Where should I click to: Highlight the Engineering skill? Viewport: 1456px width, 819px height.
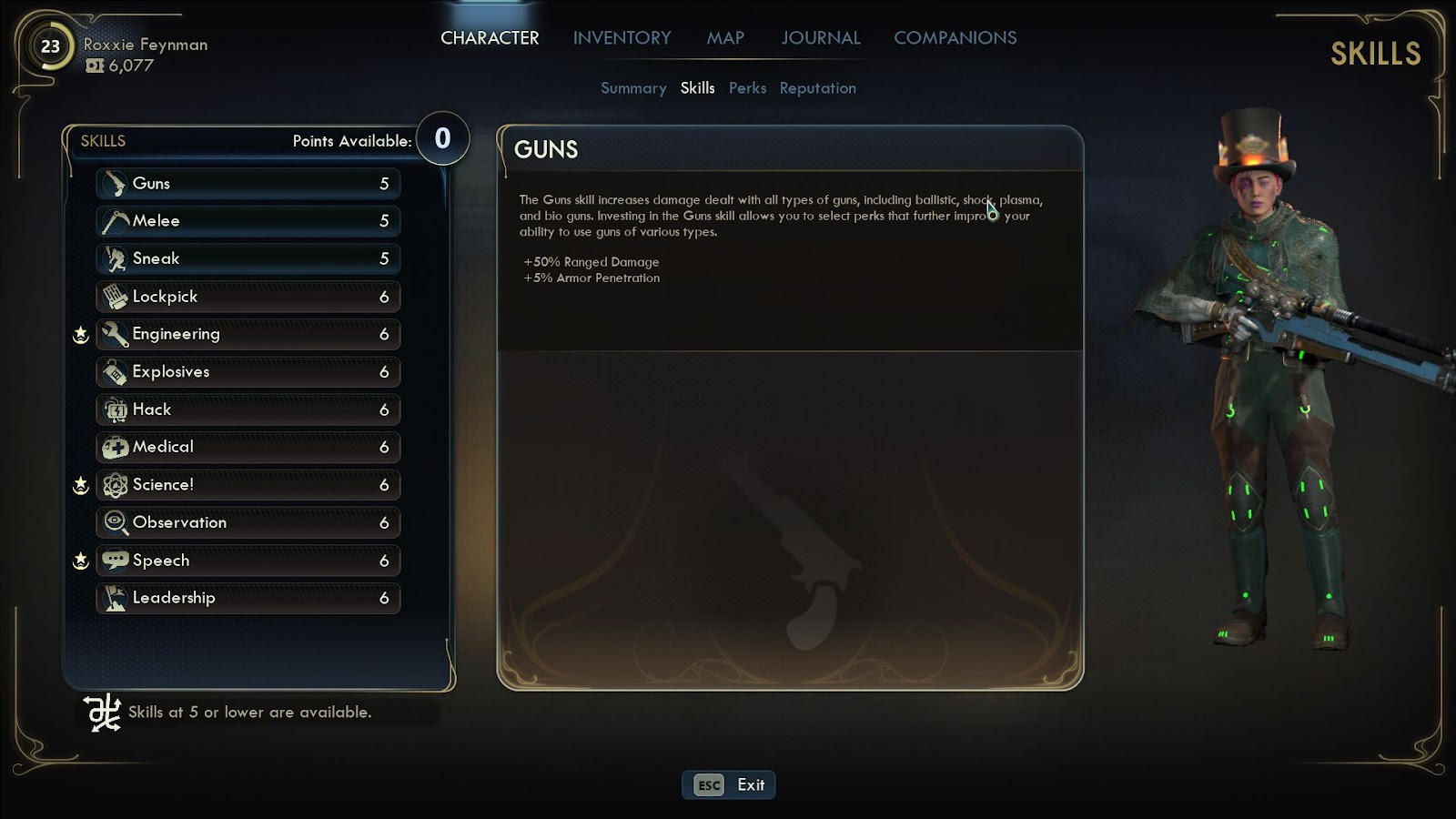(248, 334)
